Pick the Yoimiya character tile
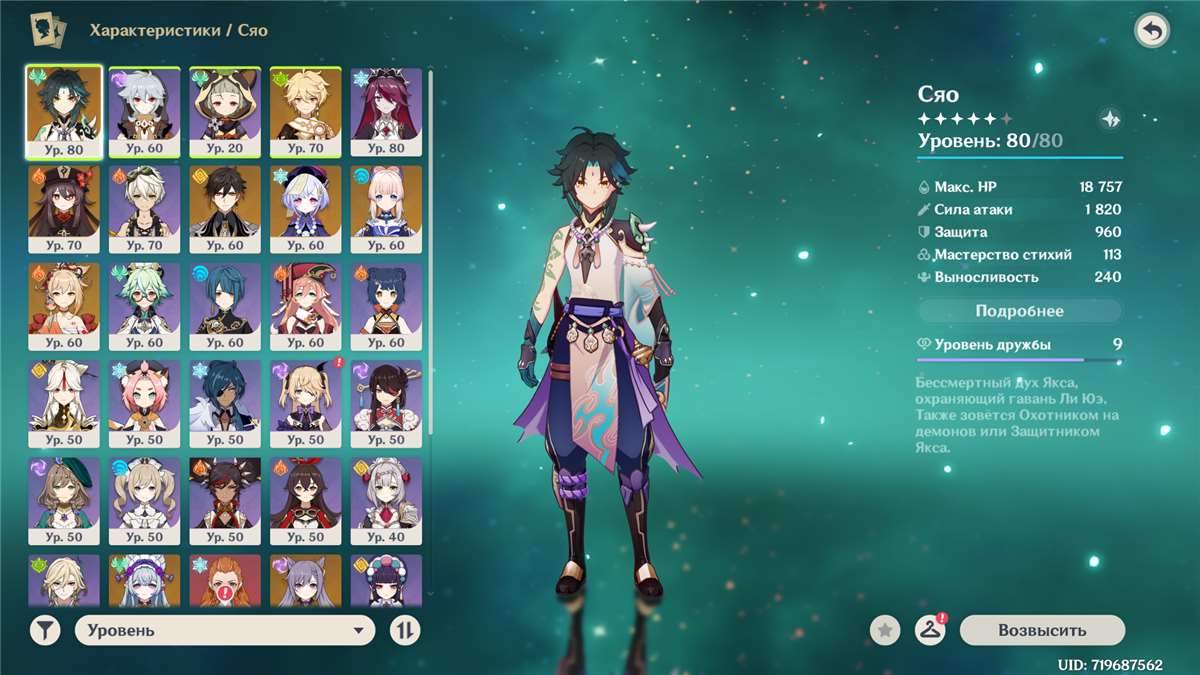1200x675 pixels. 64,306
